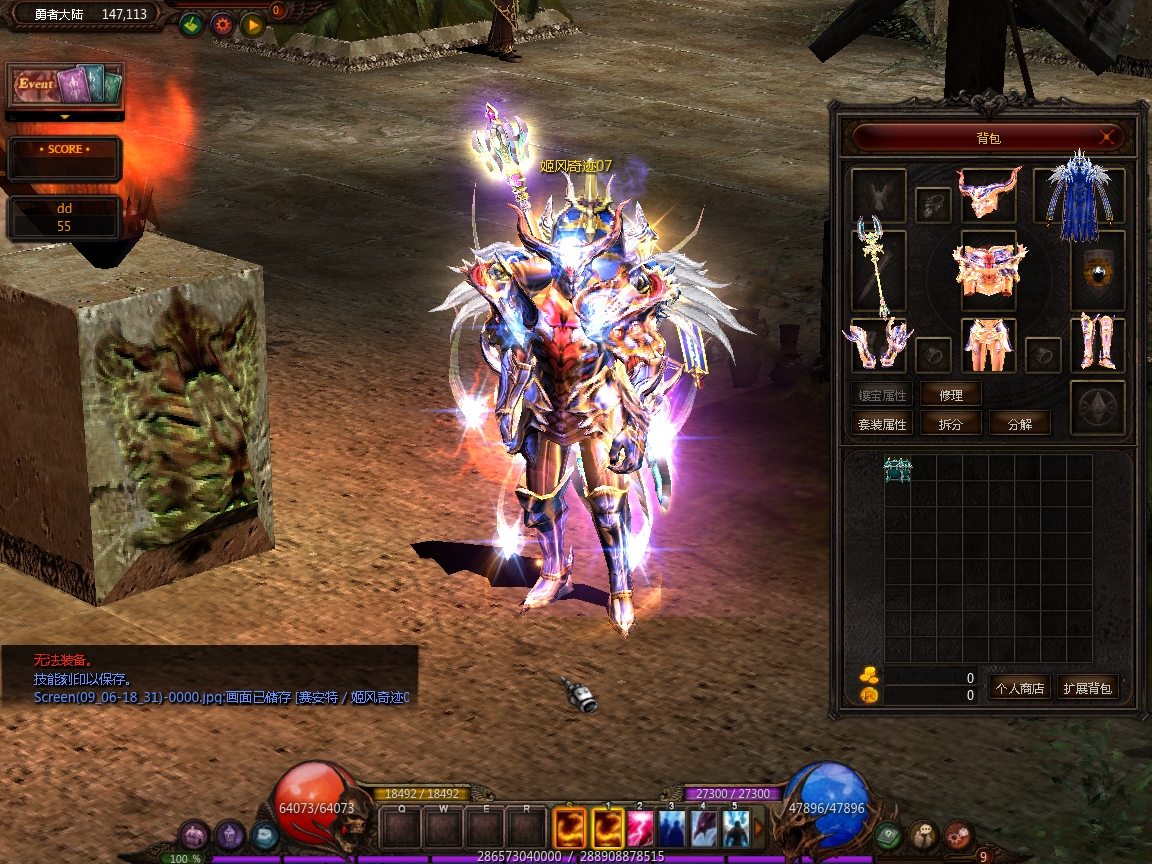Open 套装属性 set attributes
This screenshot has width=1152, height=864.
[882, 424]
